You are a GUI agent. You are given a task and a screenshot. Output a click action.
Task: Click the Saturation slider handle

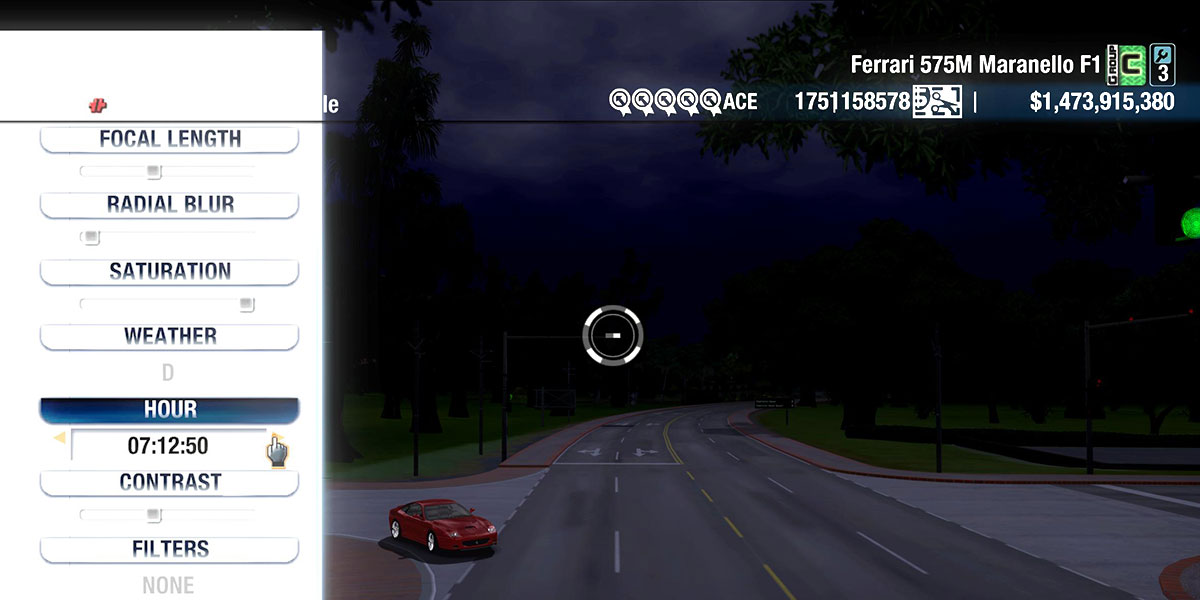246,304
